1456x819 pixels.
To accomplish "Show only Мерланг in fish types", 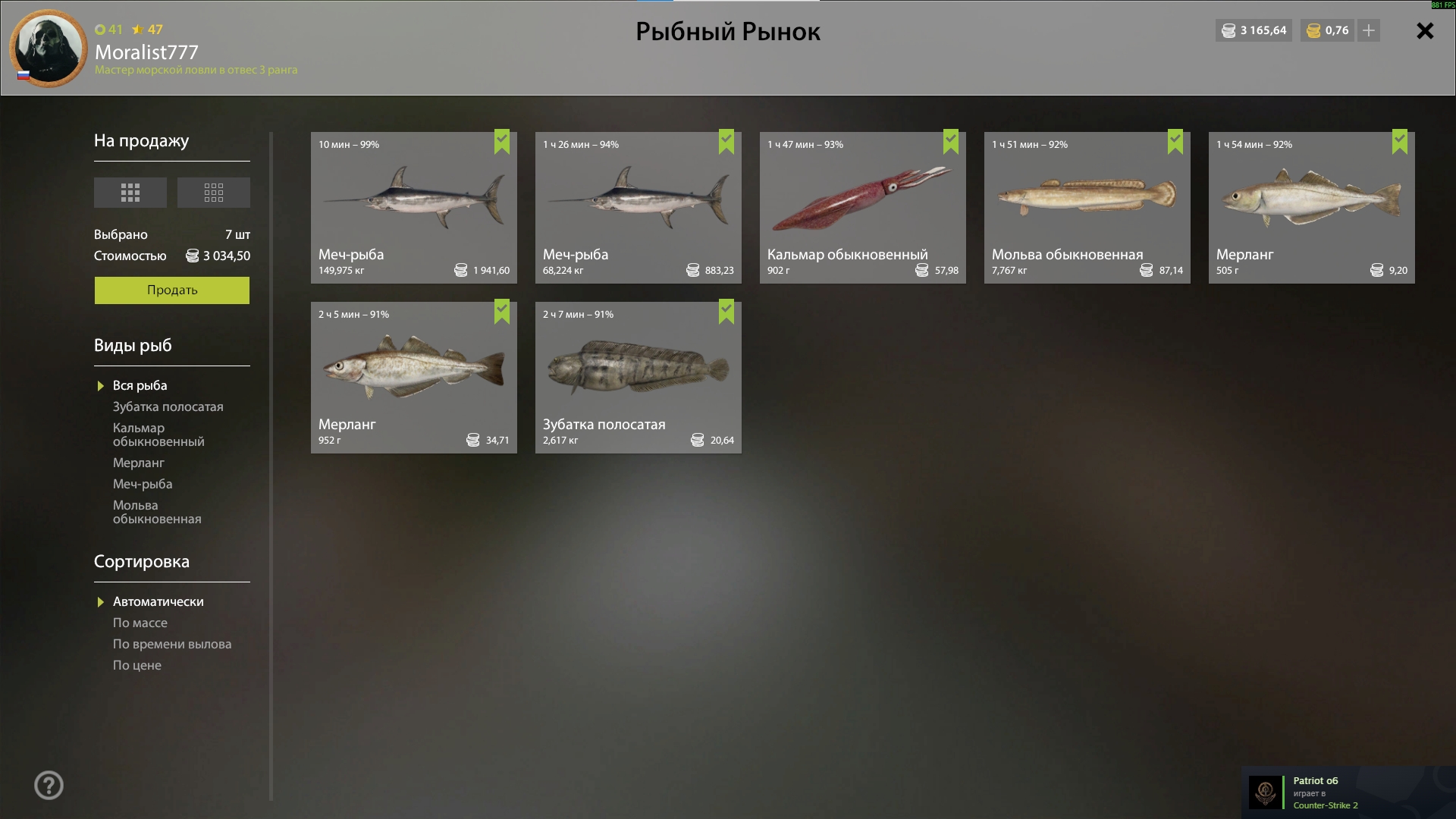I will 139,463.
